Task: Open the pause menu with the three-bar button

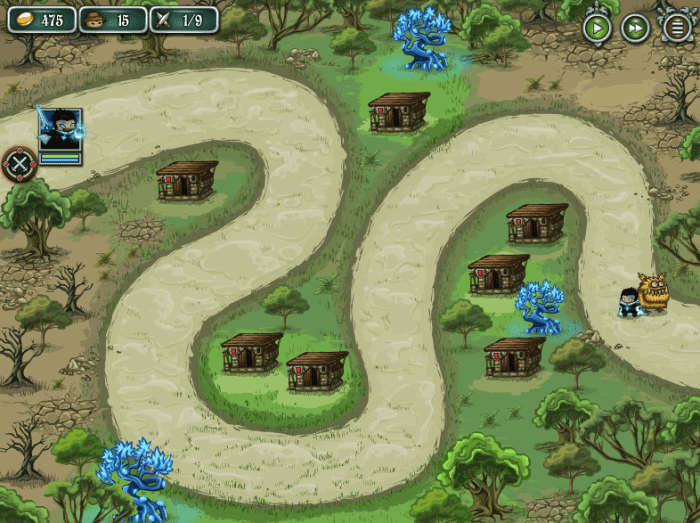Action: (677, 28)
